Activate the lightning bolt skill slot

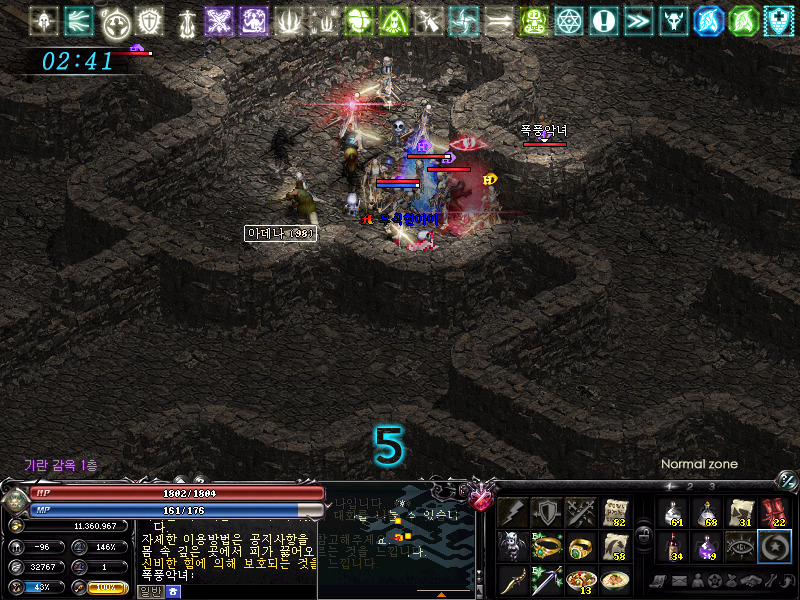[x=513, y=513]
